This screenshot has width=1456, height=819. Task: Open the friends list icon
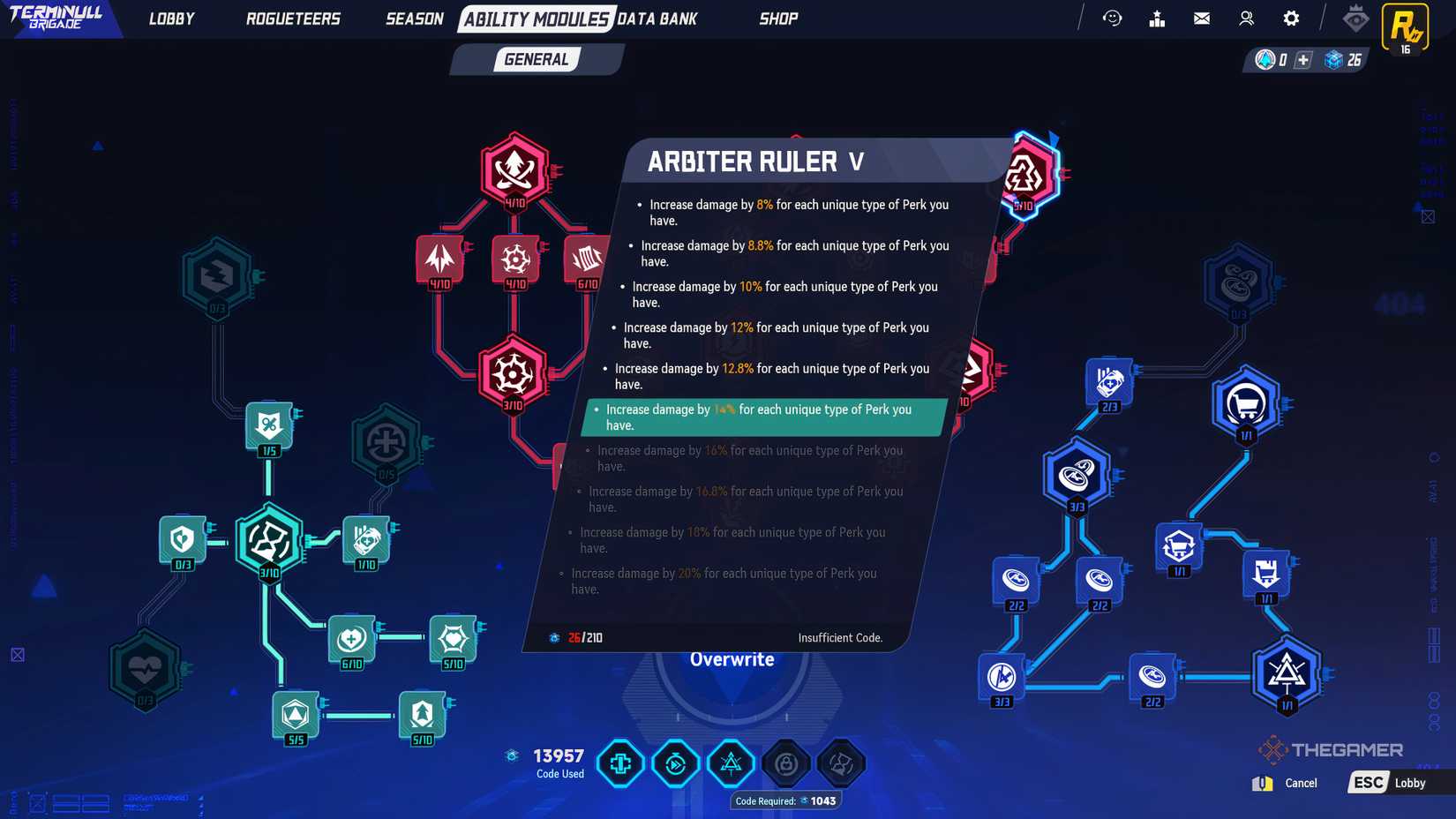(x=1246, y=18)
